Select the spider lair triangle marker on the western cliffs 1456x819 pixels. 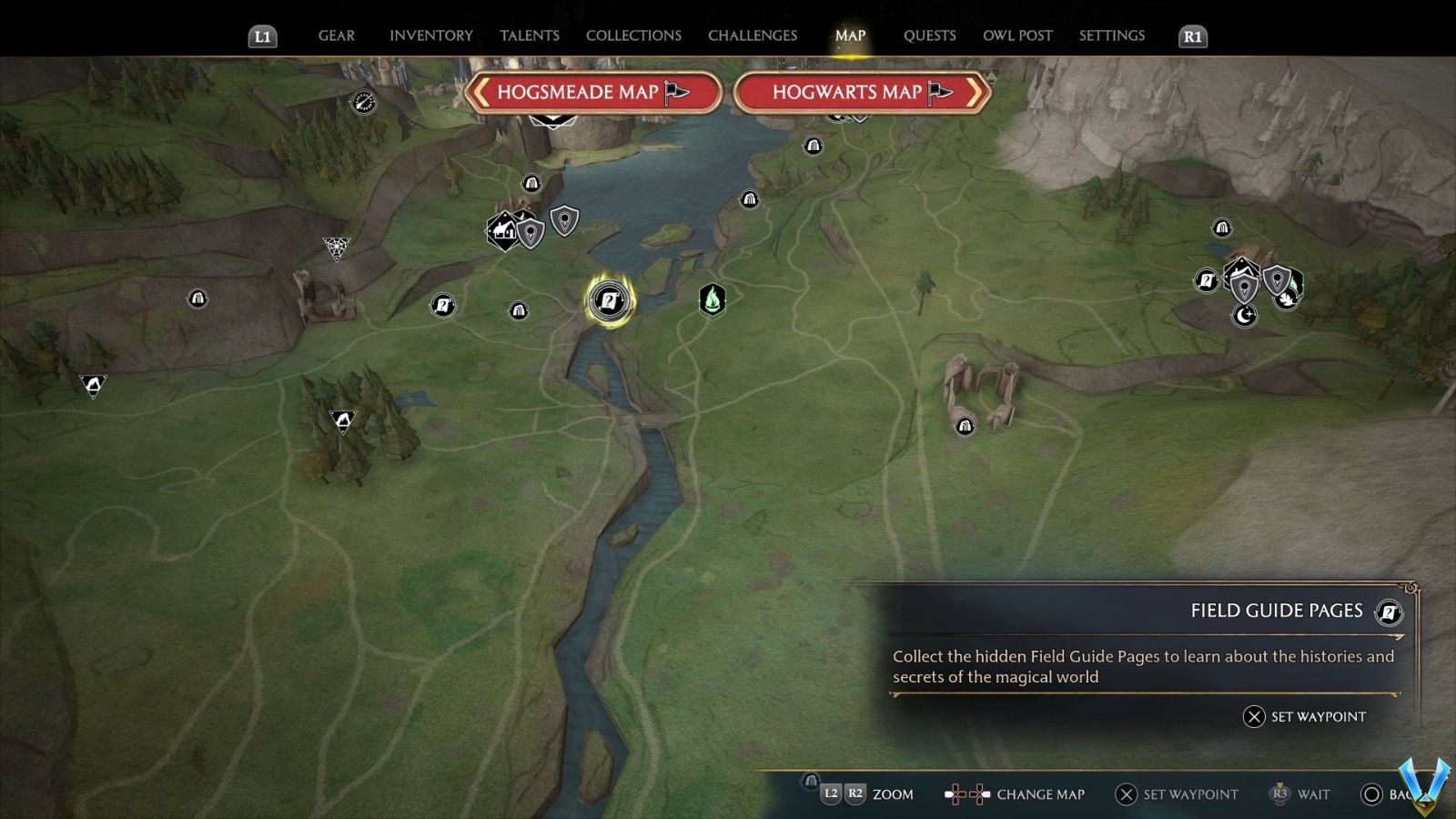[x=338, y=246]
